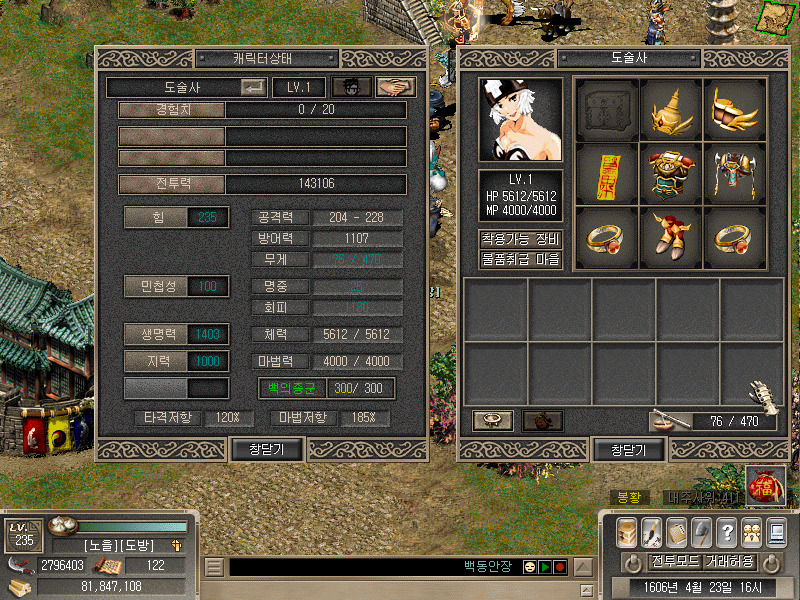
Task: Select the yellow talisman equipment slot
Action: point(607,172)
